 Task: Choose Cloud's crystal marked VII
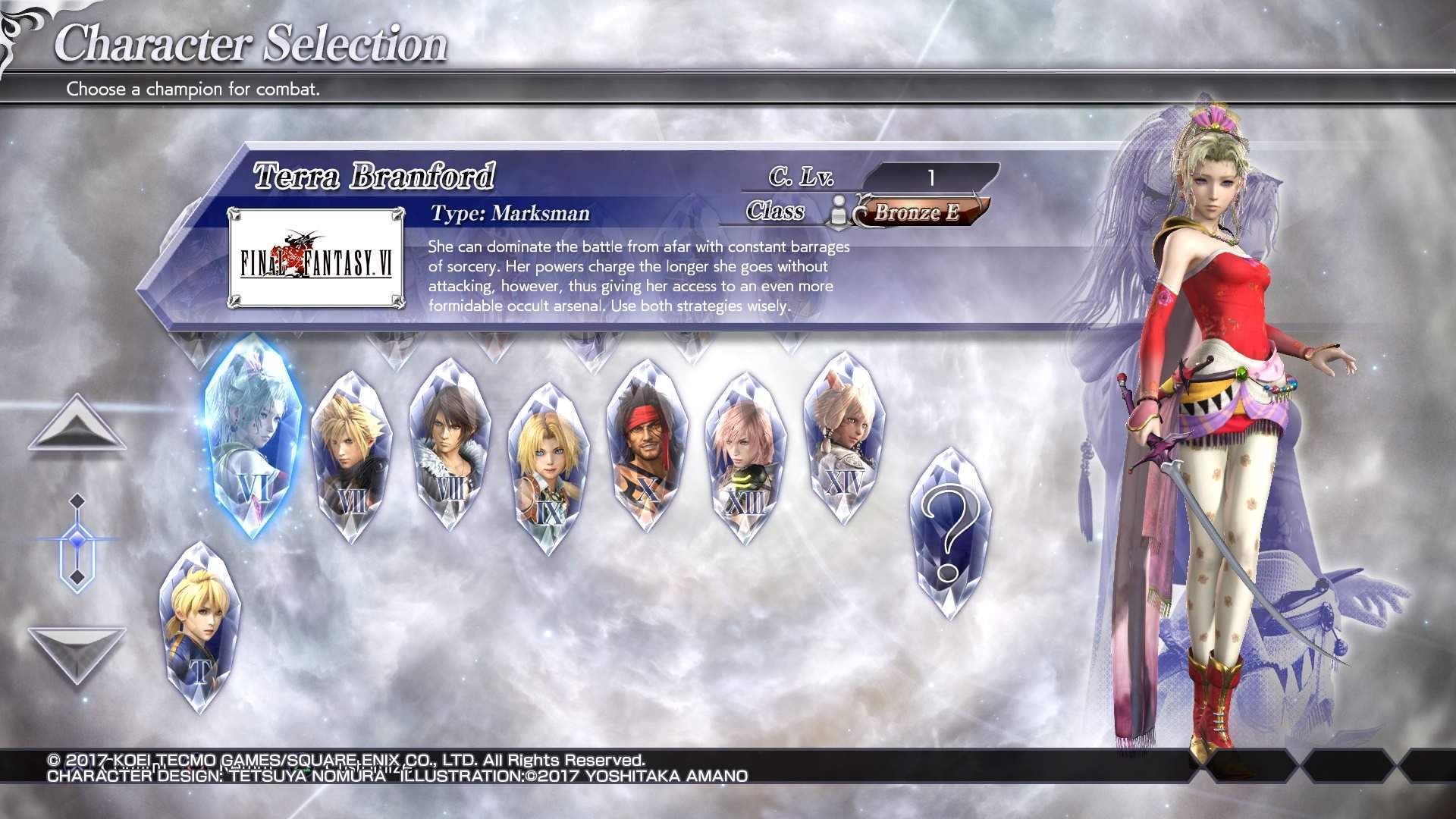(351, 455)
